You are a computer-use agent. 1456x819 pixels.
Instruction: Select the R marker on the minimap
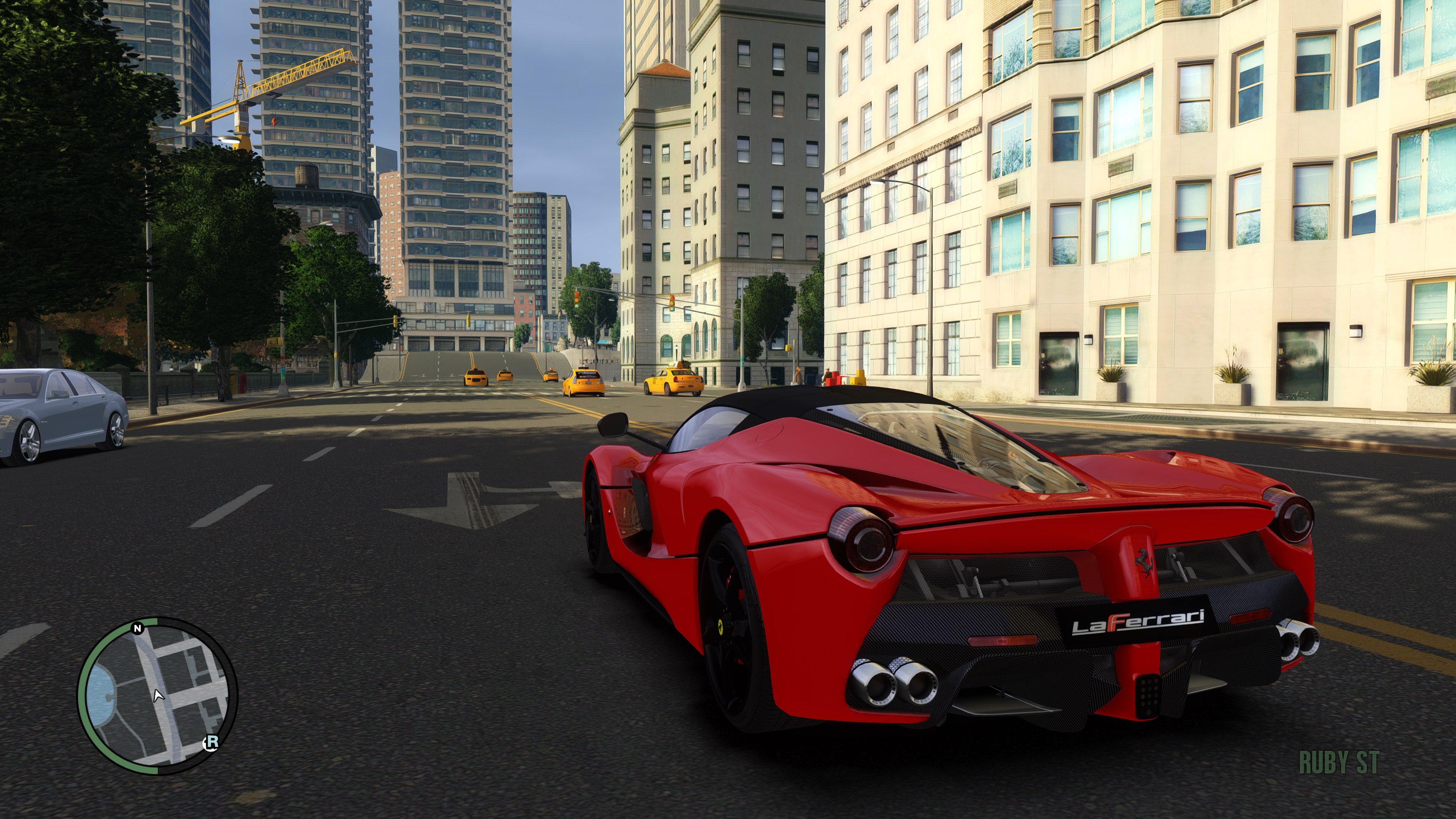coord(212,742)
